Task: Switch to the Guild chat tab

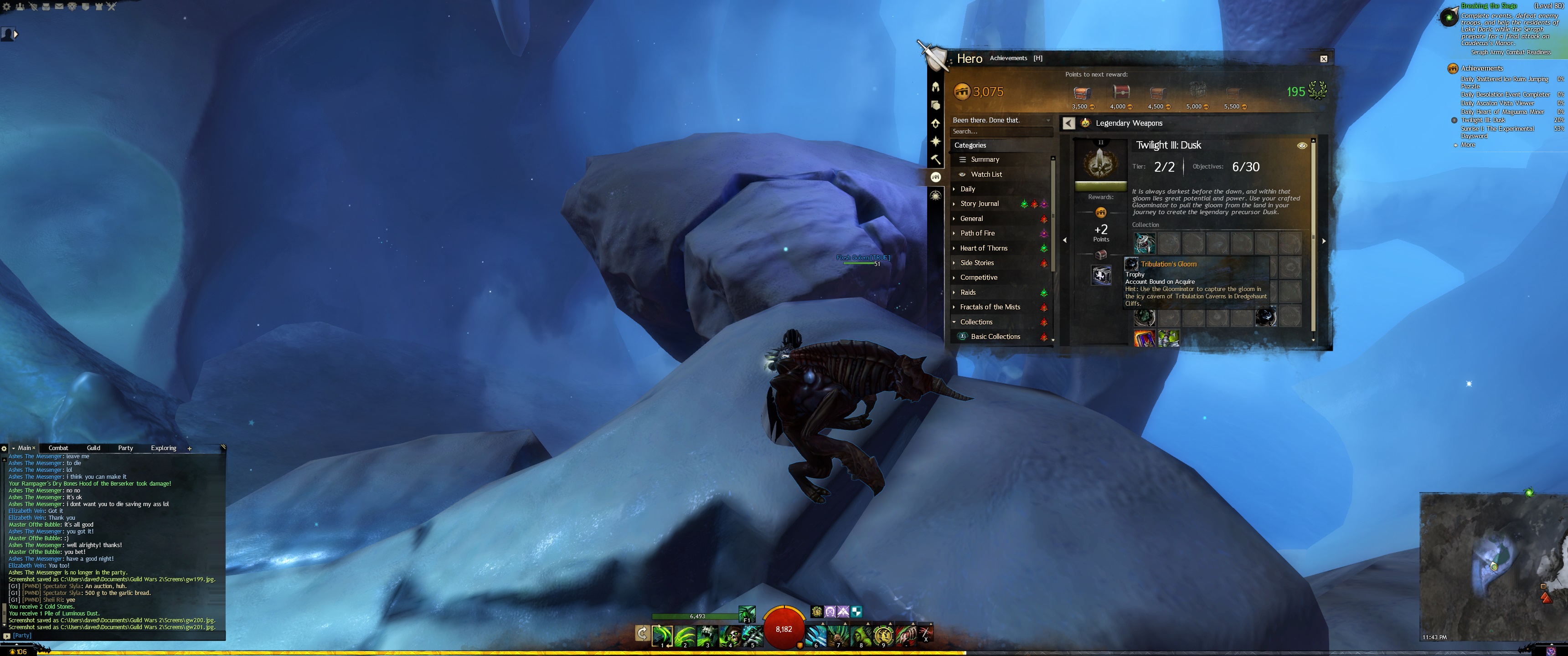Action: (93, 448)
